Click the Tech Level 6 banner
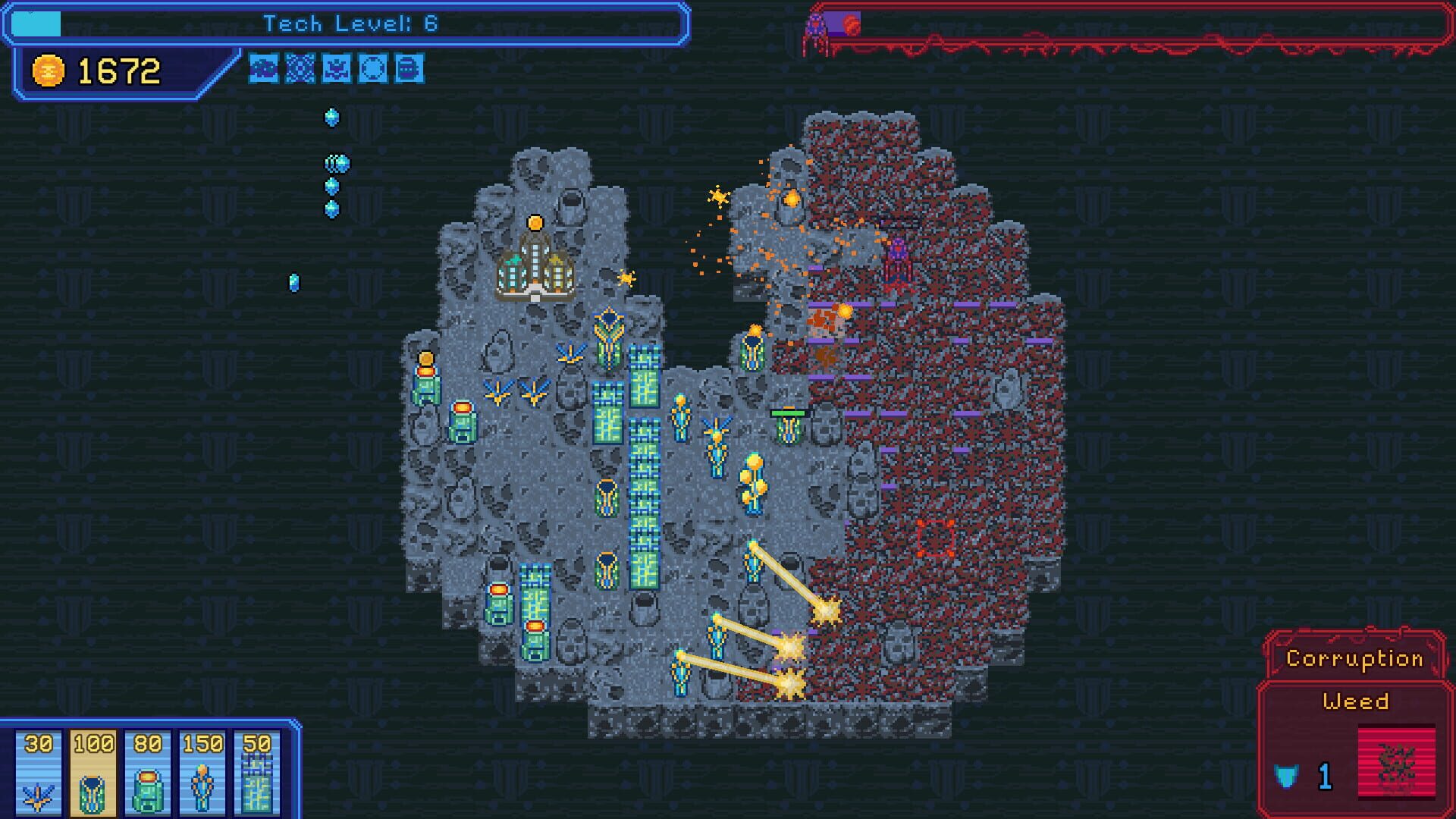Image resolution: width=1456 pixels, height=819 pixels. 337,23
